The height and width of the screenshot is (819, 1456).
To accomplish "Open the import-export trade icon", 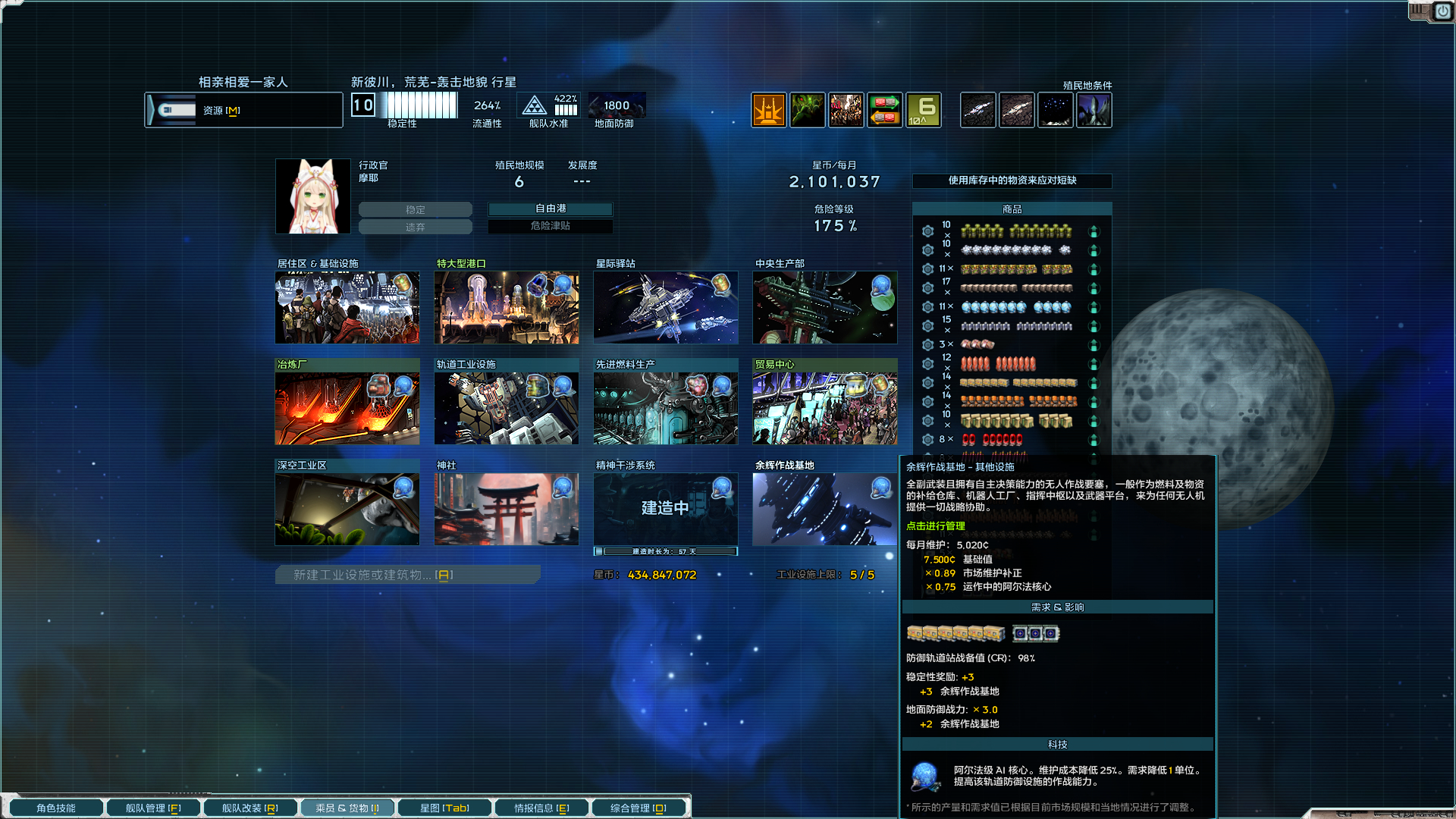I will tap(884, 110).
